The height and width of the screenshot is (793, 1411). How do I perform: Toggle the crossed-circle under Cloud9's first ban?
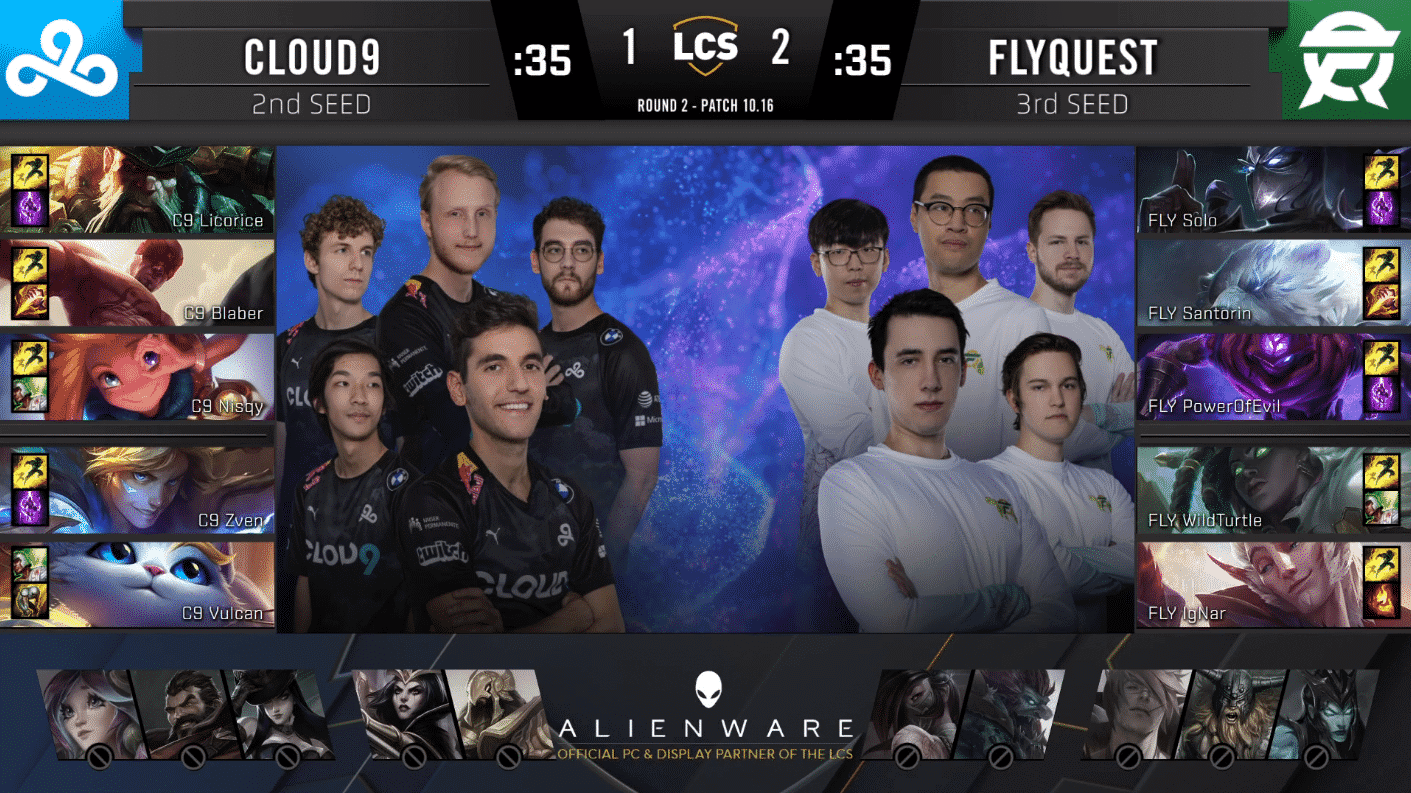(99, 758)
